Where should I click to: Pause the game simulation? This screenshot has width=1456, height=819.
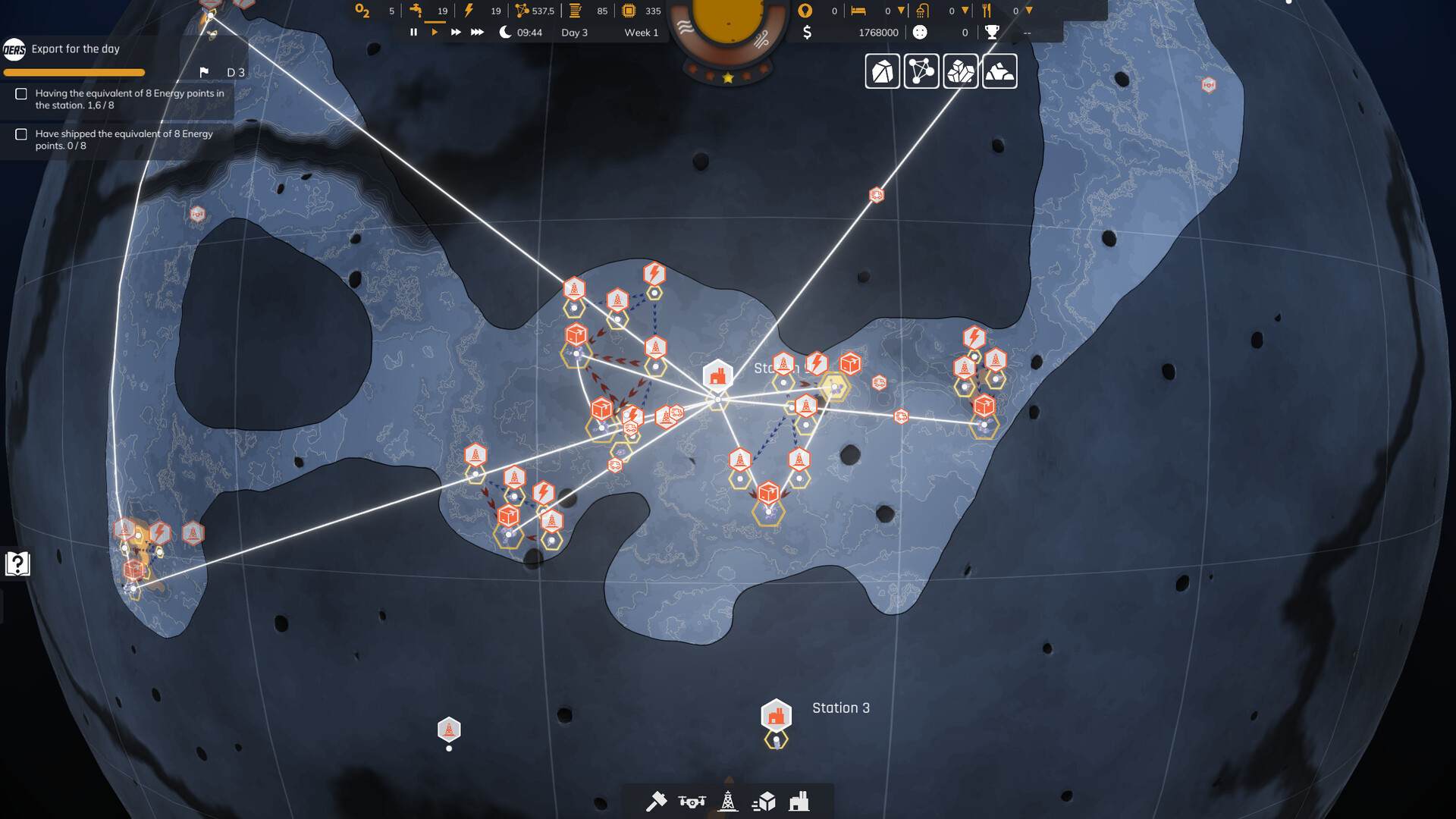(413, 32)
